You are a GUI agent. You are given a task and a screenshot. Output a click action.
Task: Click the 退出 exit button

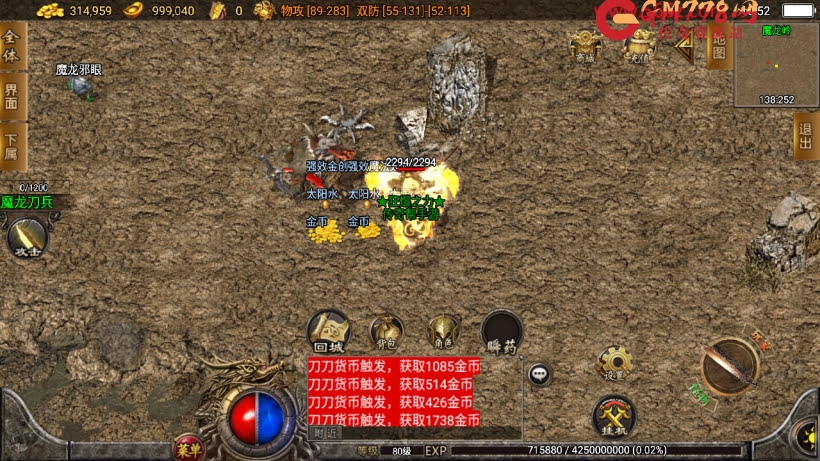[x=806, y=135]
